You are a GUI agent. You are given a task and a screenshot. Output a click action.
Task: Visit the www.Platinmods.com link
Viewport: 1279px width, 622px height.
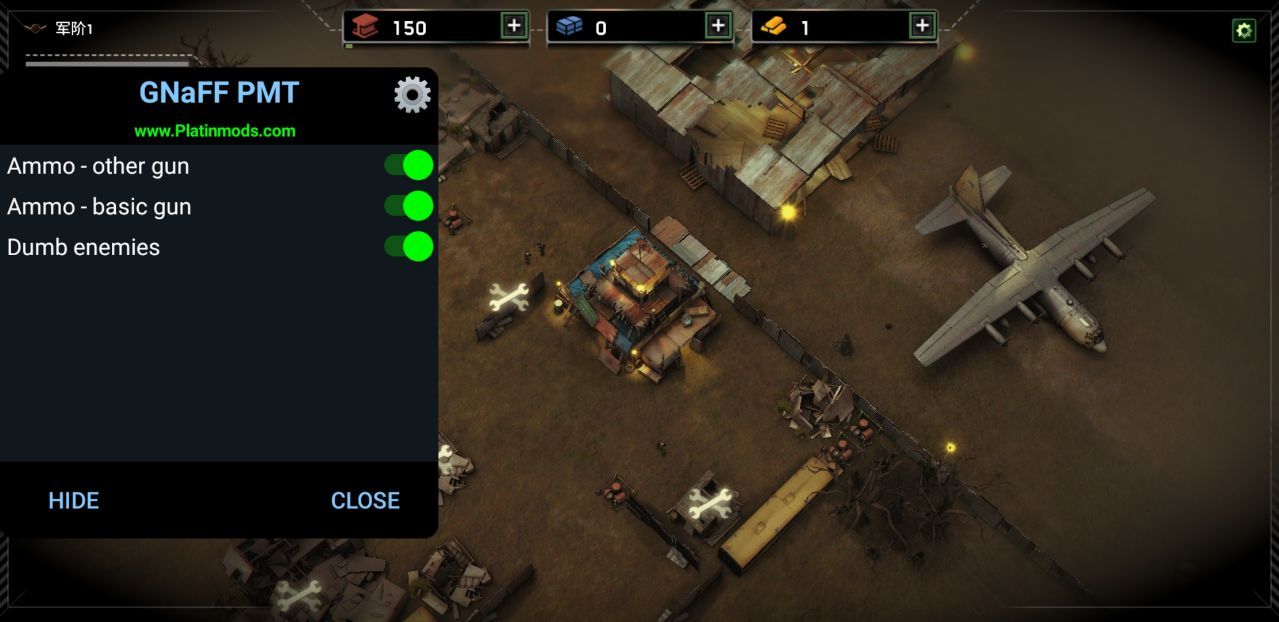tap(215, 131)
